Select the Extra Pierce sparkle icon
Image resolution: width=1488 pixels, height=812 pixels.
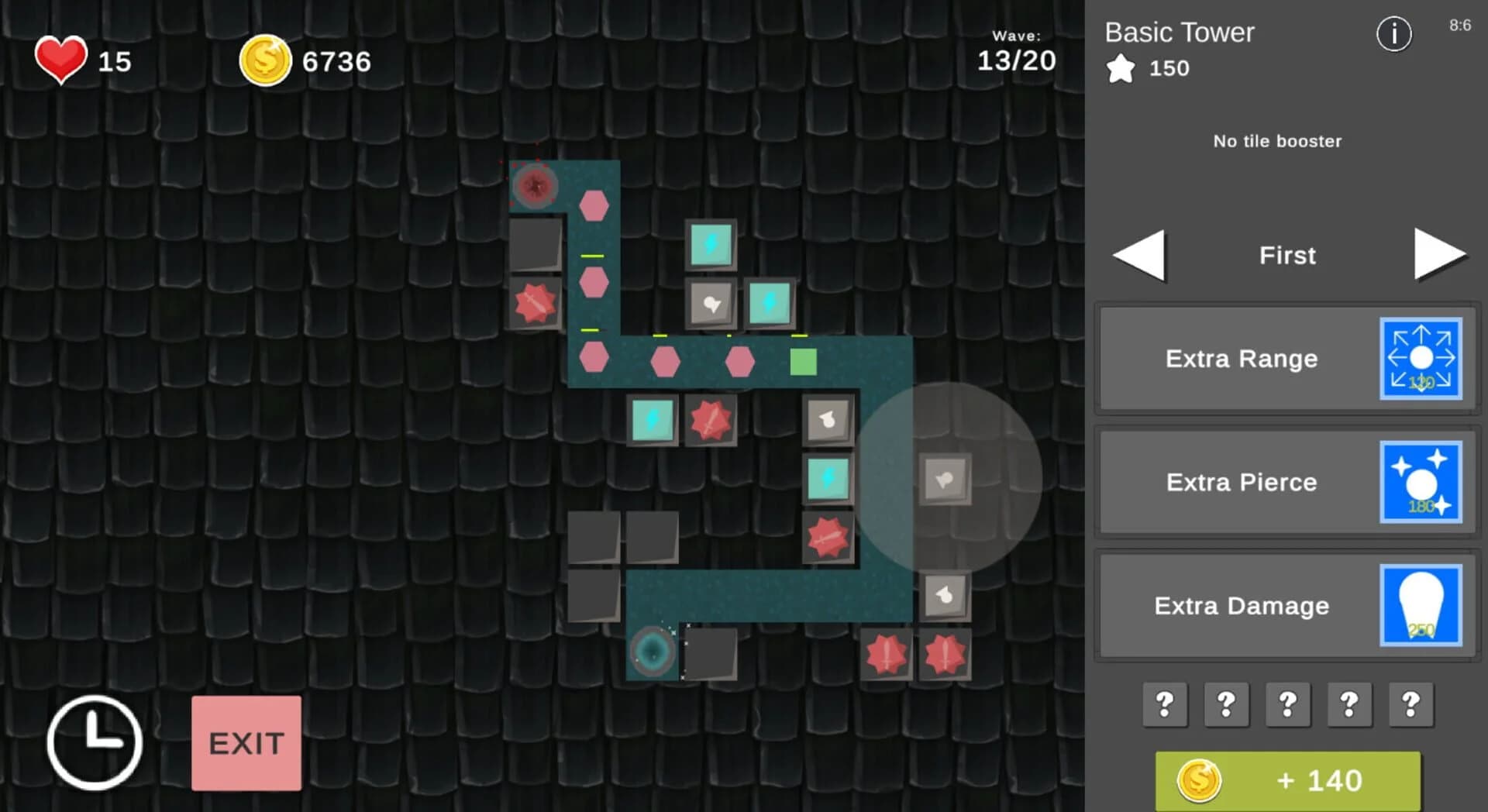pyautogui.click(x=1421, y=482)
